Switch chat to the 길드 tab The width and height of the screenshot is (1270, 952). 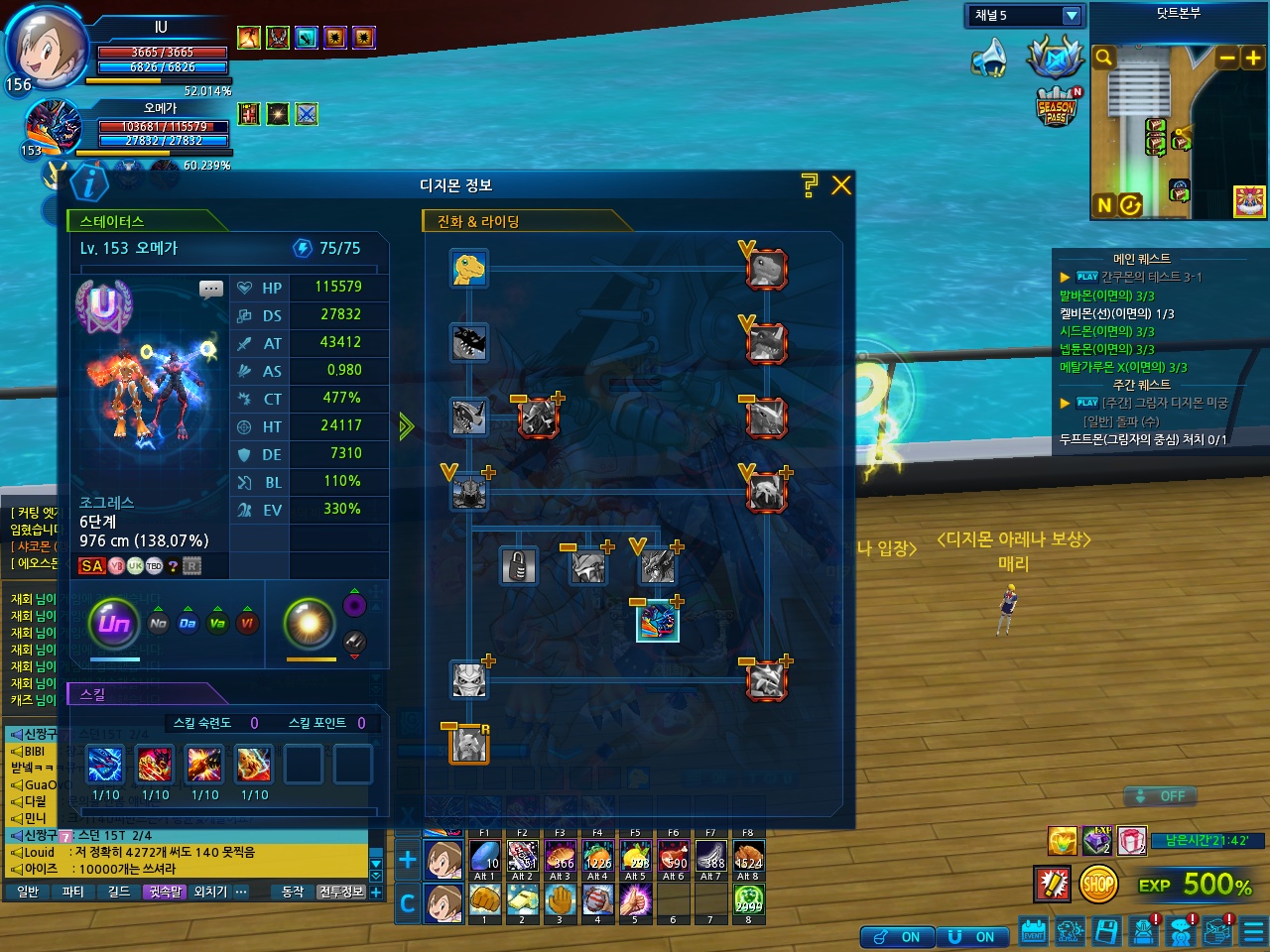coord(119,892)
